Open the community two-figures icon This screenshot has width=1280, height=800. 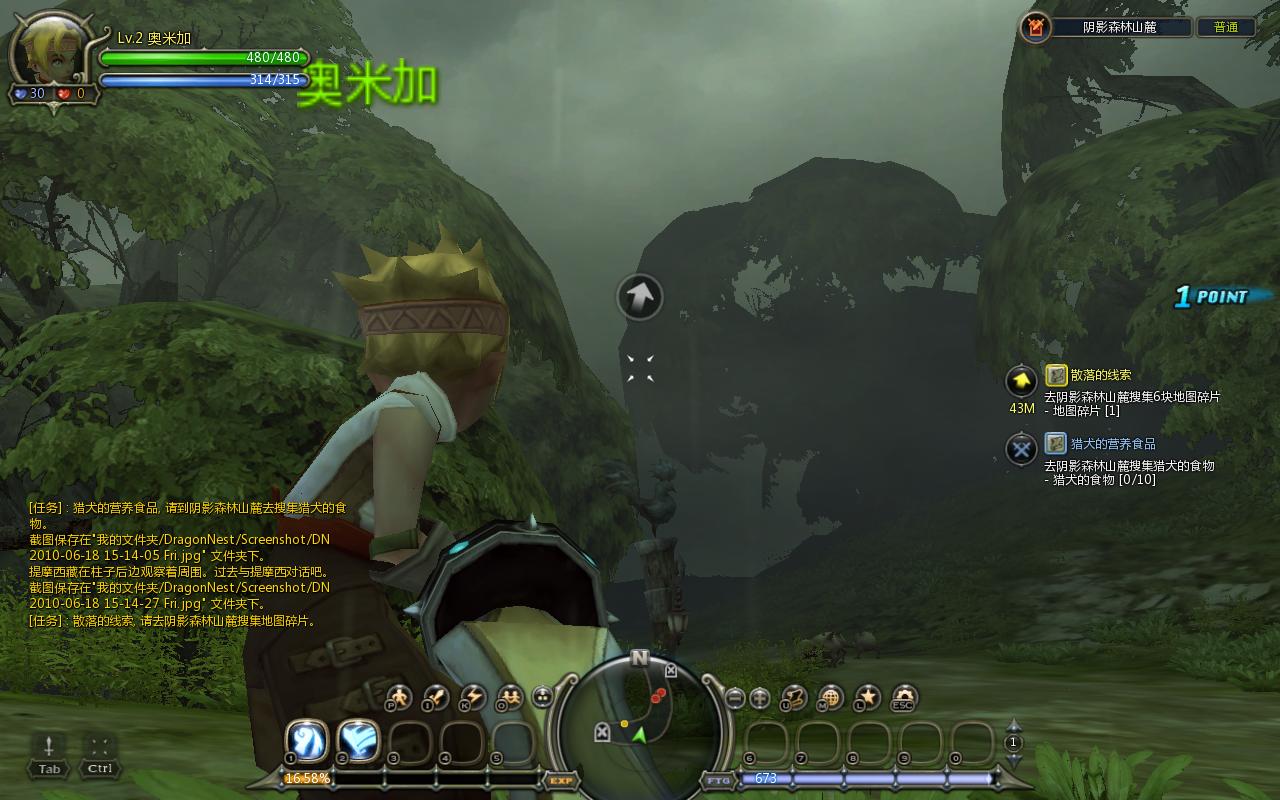pos(508,697)
